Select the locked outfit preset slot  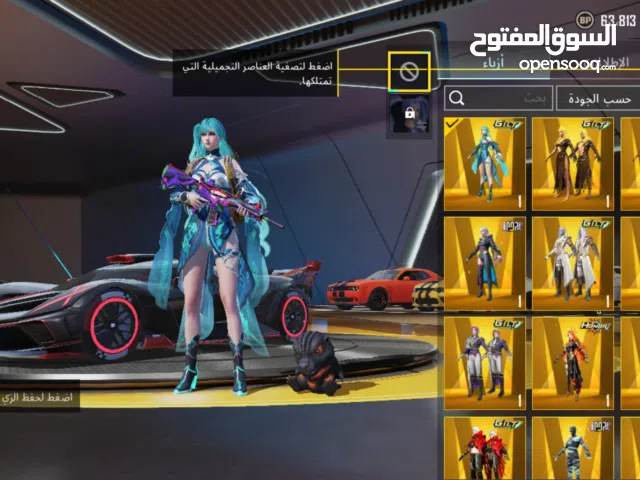409,113
